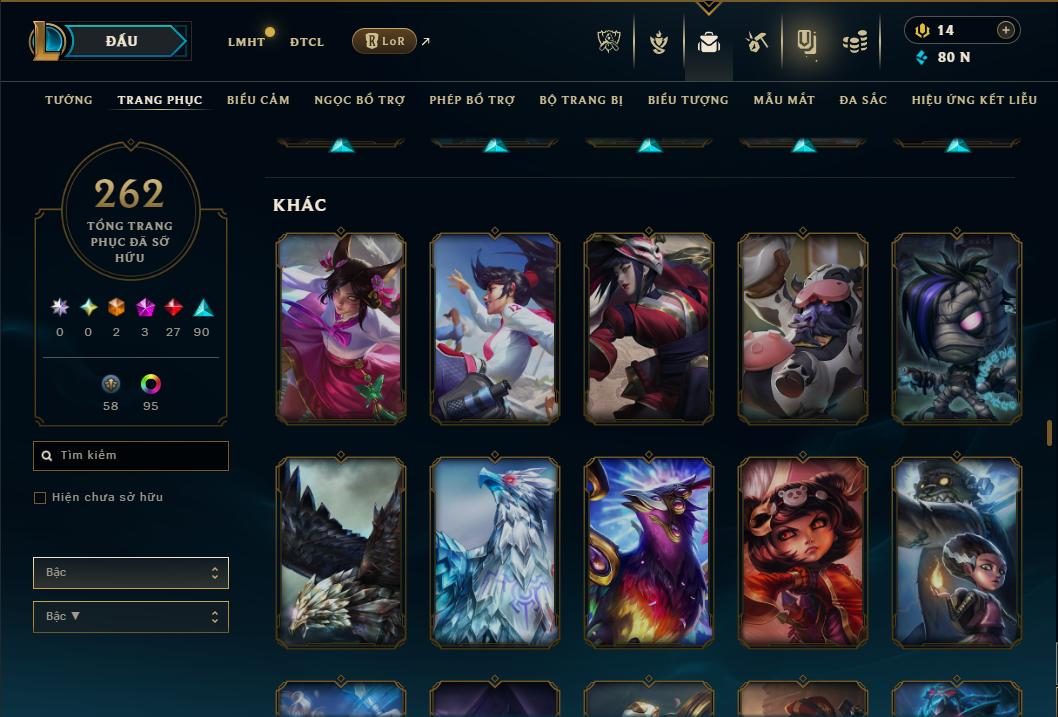1058x717 pixels.
Task: Open the backpack collection icon
Action: pos(709,42)
